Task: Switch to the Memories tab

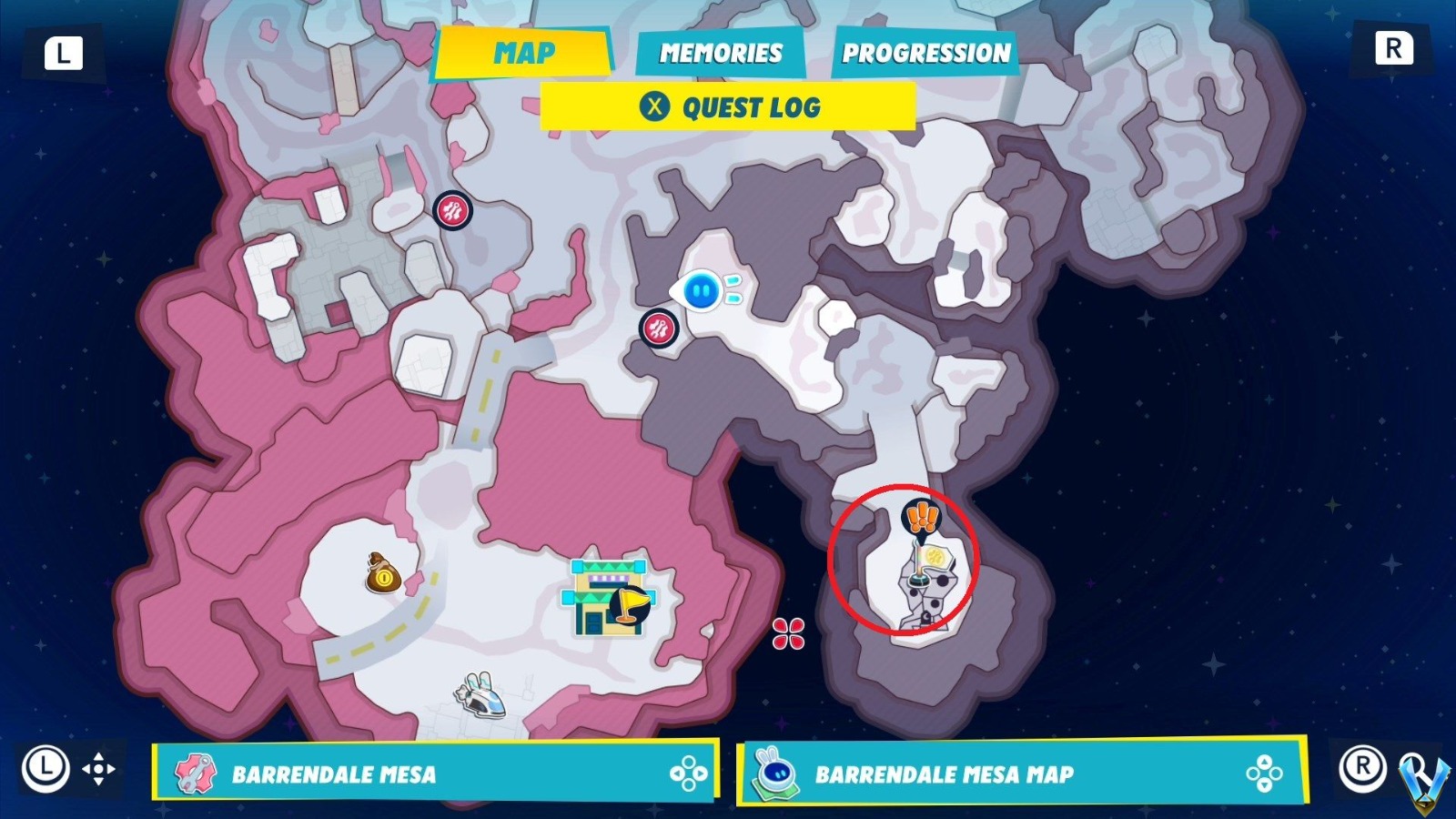Action: (720, 53)
